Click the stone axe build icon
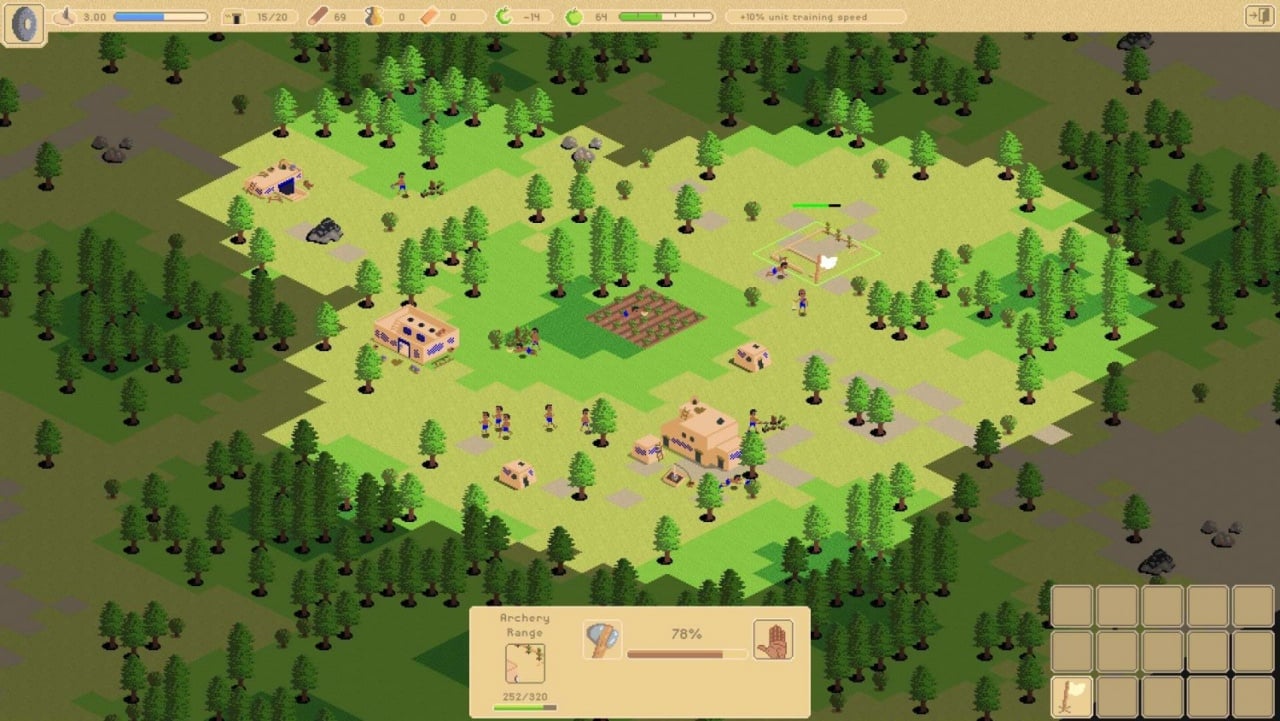 [602, 640]
